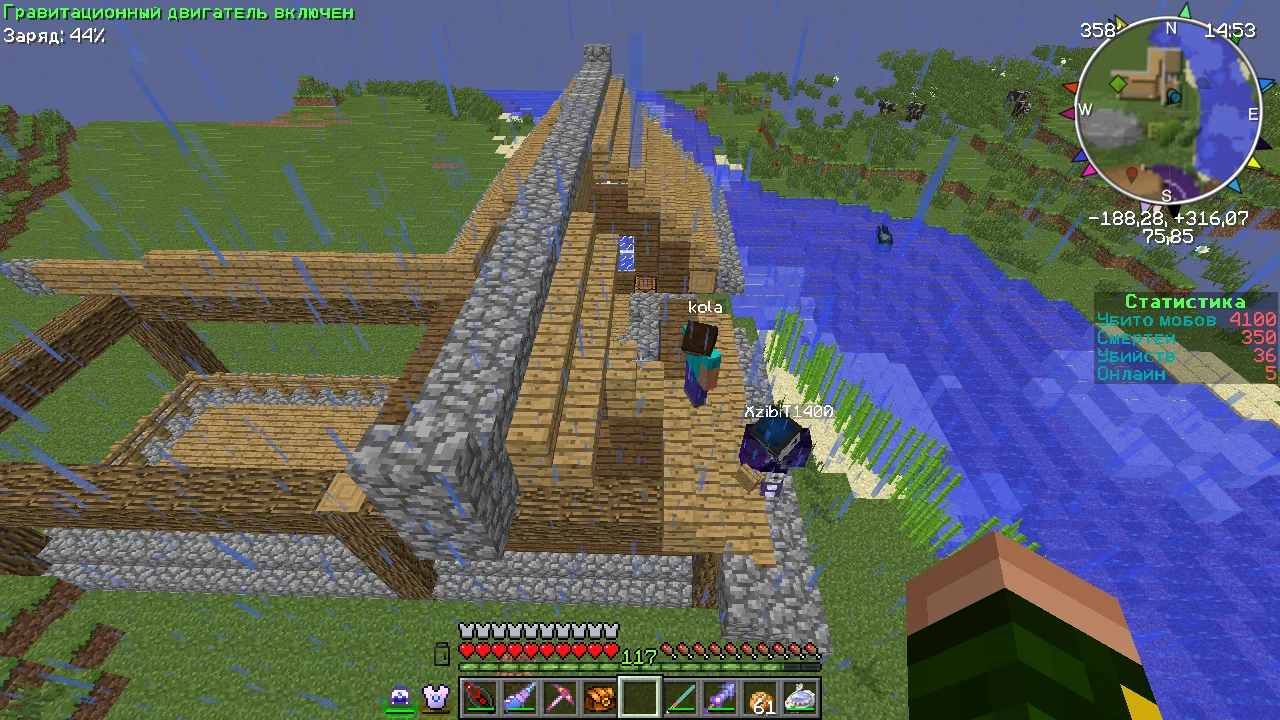Click the circular minimap
1280x720 pixels.
[x=1168, y=110]
